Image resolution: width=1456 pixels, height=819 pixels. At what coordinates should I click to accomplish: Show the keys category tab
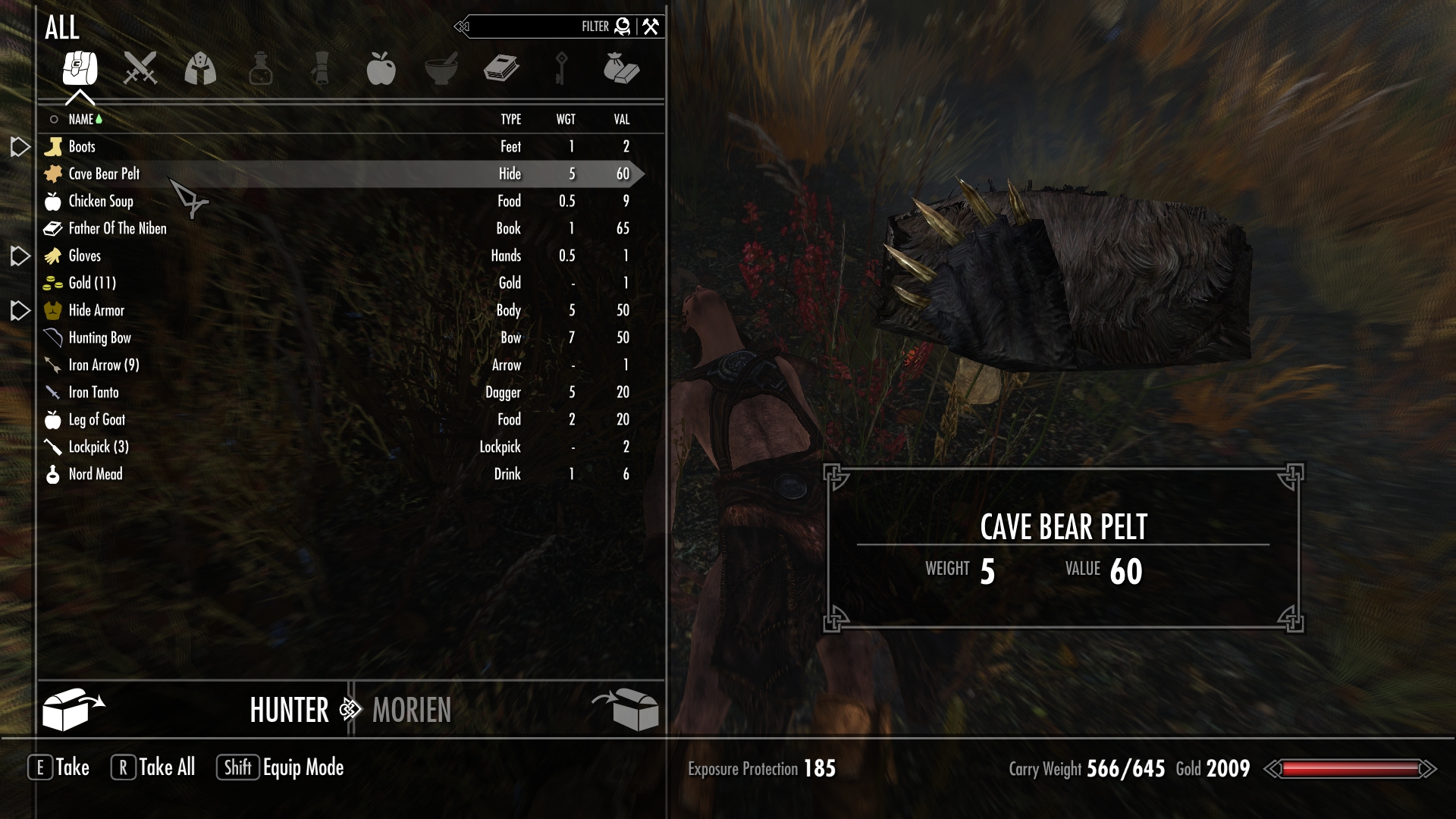(x=561, y=68)
